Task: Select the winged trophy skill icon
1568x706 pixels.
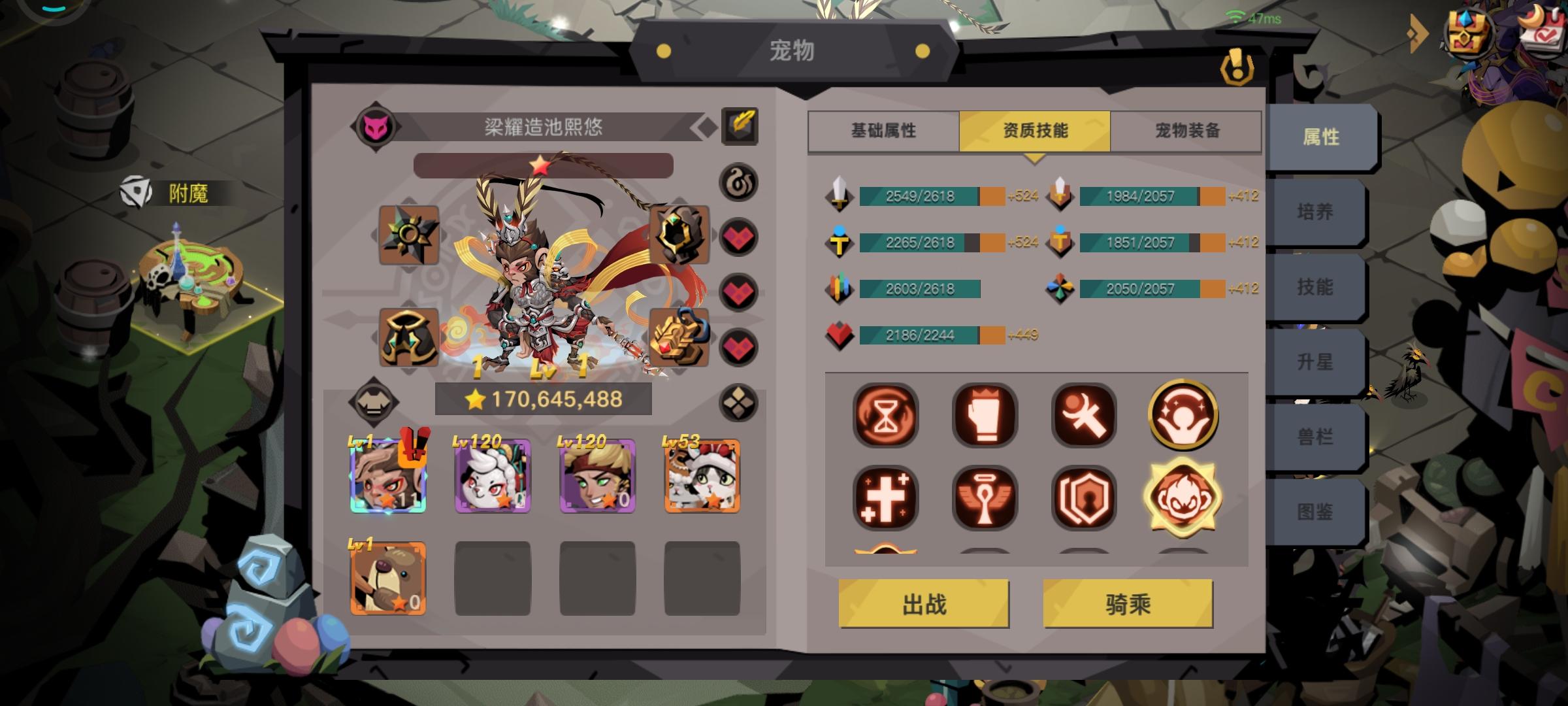Action: [x=985, y=499]
